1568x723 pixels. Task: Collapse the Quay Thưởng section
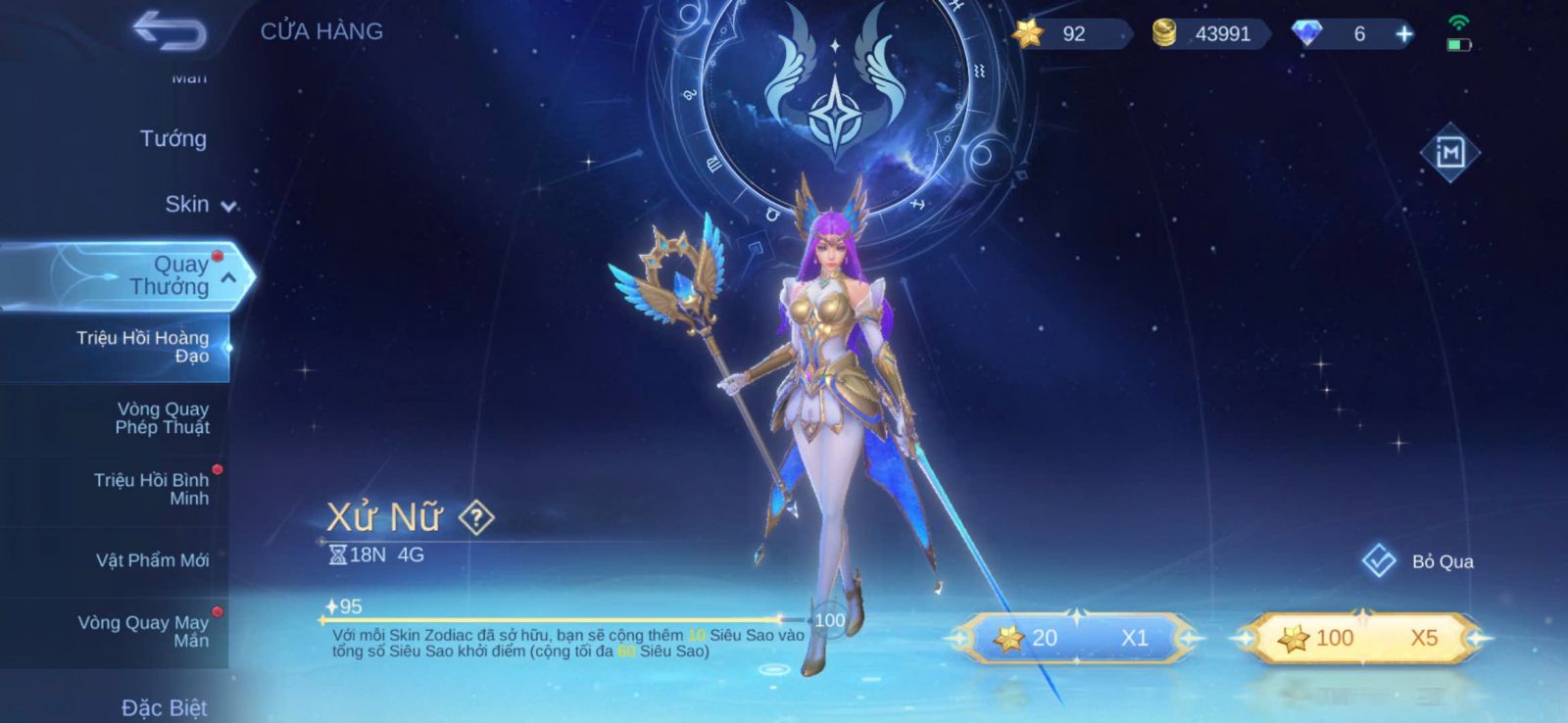pyautogui.click(x=227, y=278)
